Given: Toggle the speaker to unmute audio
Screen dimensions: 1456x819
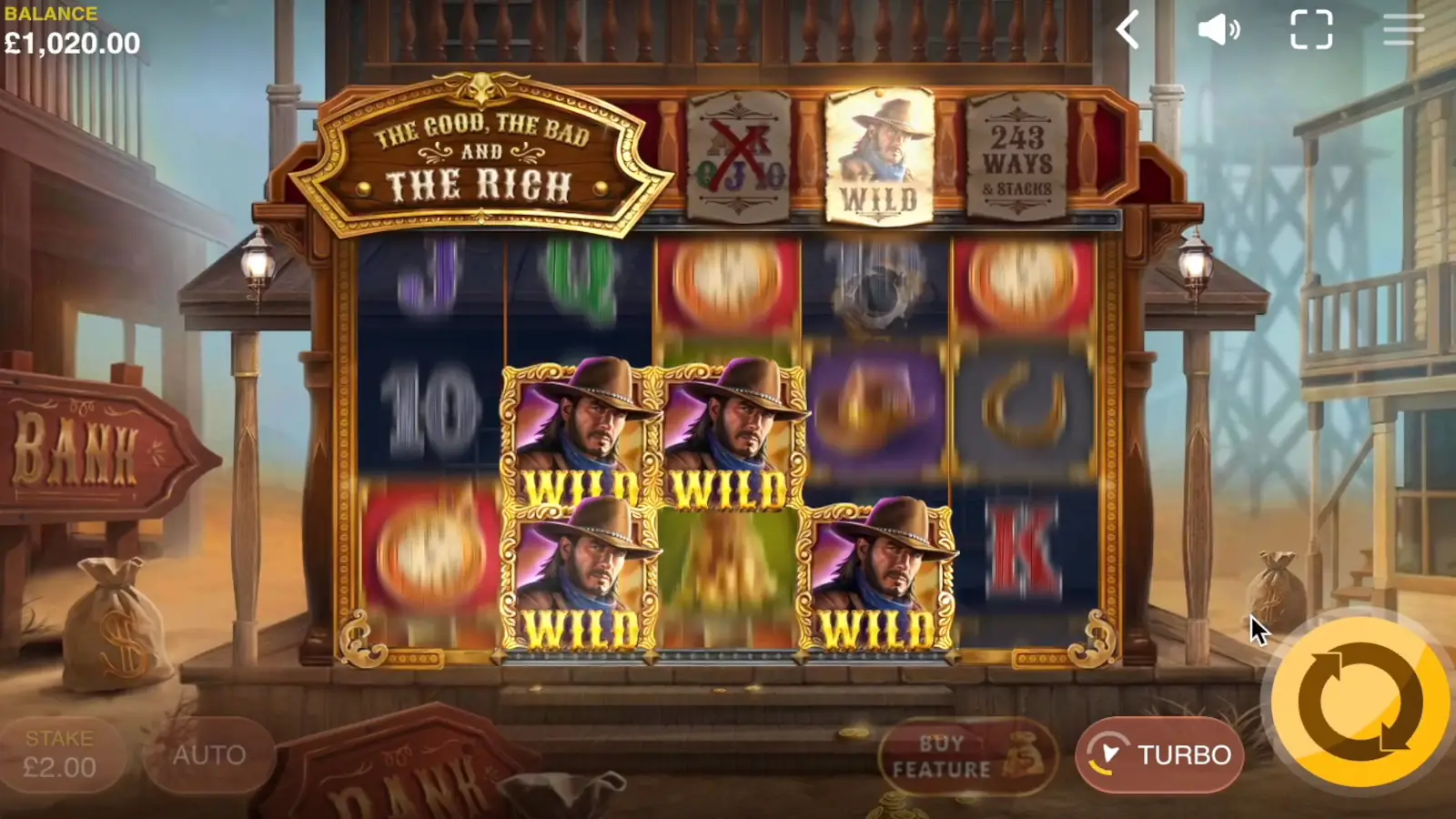Looking at the screenshot, I should tap(1219, 31).
